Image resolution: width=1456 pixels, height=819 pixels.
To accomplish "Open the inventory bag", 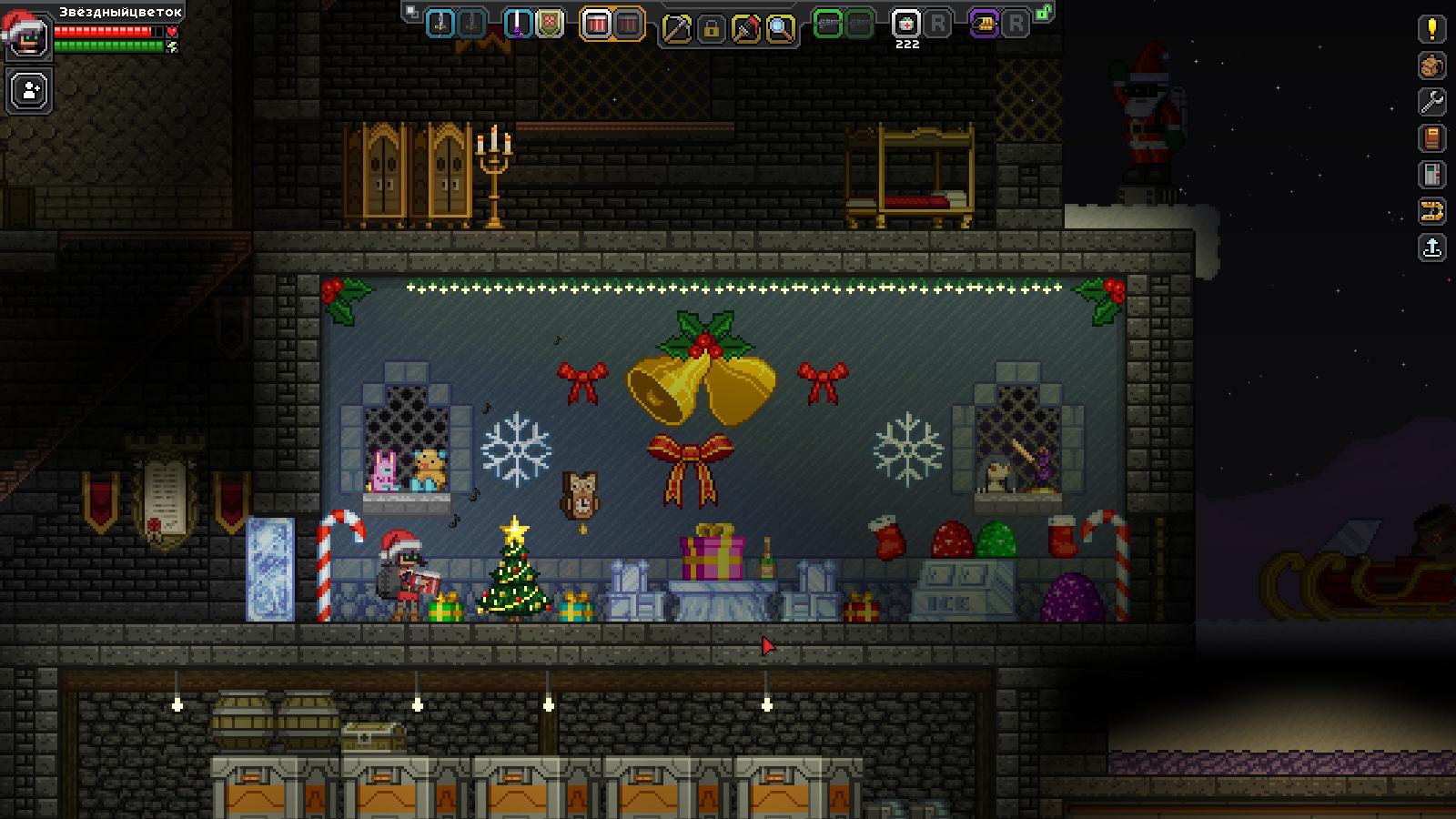I will 1431,66.
